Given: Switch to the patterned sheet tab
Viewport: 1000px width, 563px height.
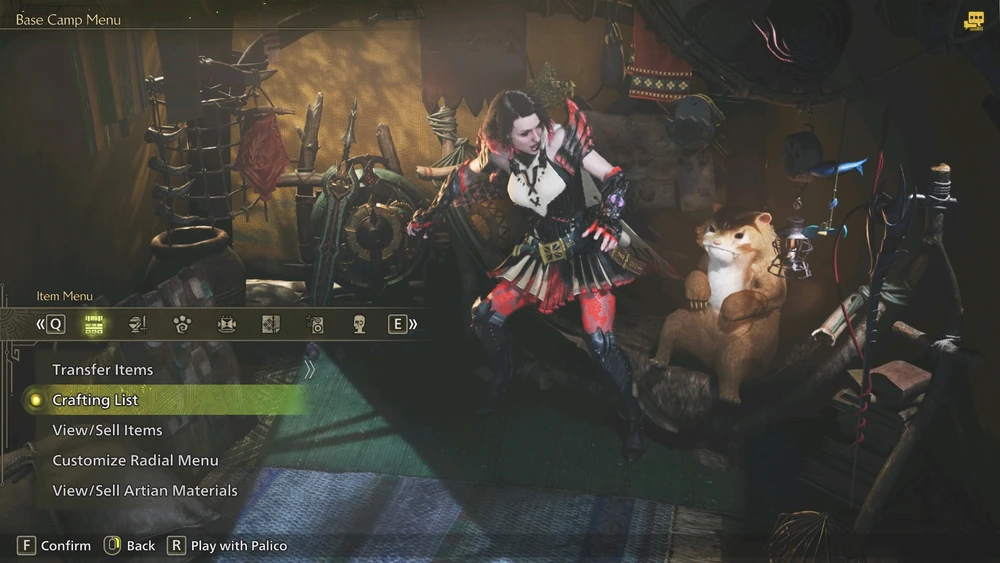Looking at the screenshot, I should coord(271,324).
